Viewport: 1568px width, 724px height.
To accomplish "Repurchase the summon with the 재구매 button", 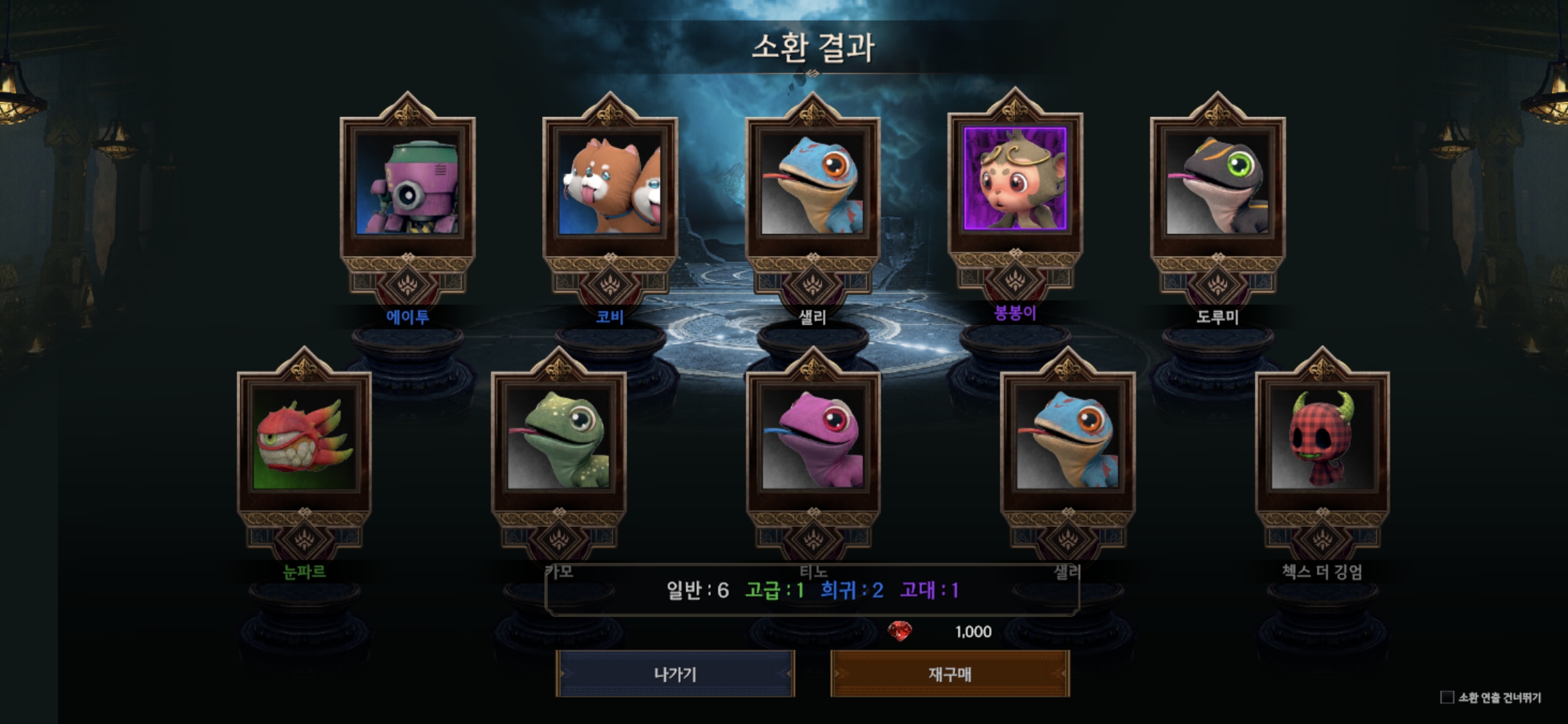I will pyautogui.click(x=950, y=674).
